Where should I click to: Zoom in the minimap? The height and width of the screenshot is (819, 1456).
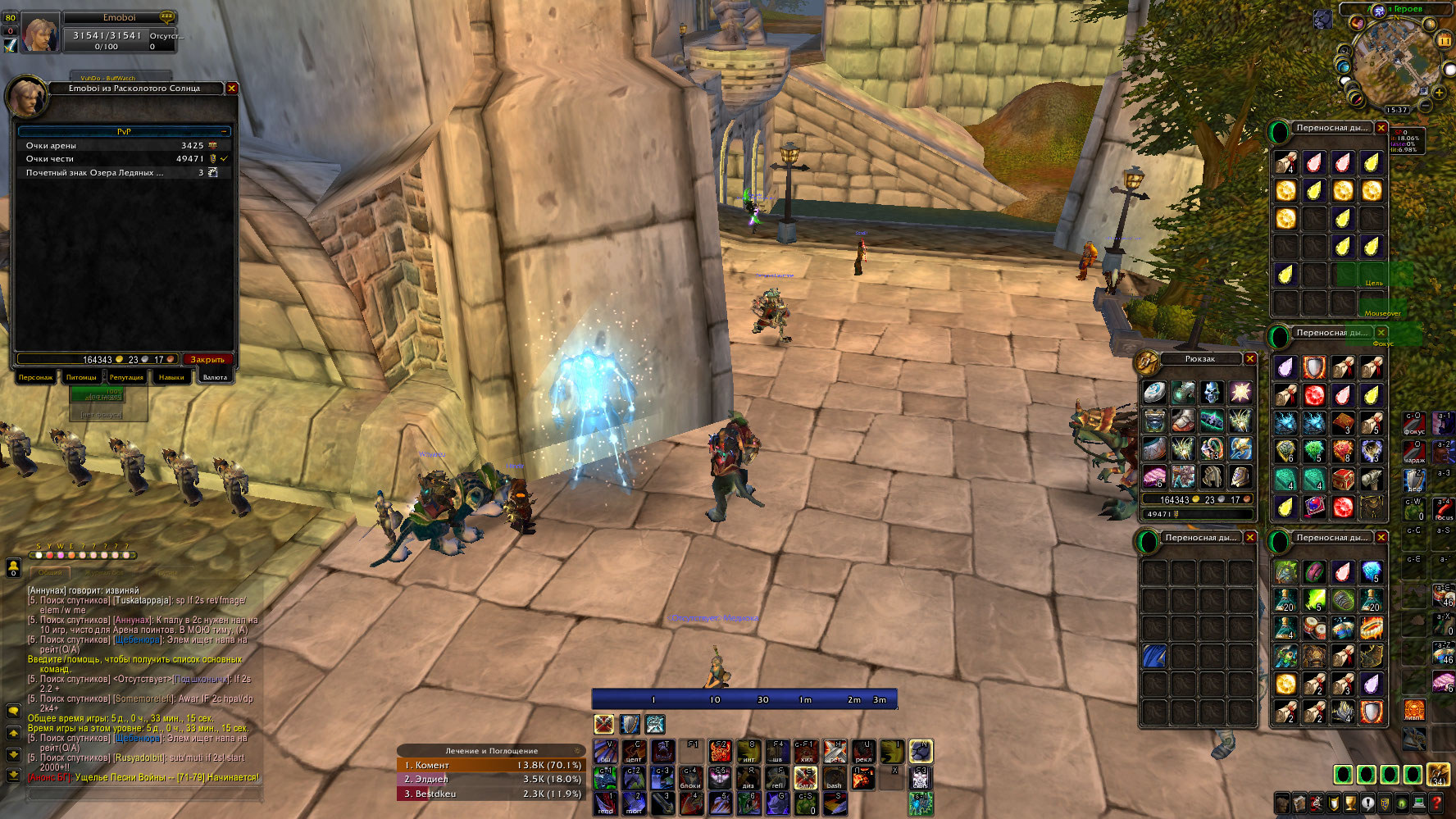point(1439,93)
